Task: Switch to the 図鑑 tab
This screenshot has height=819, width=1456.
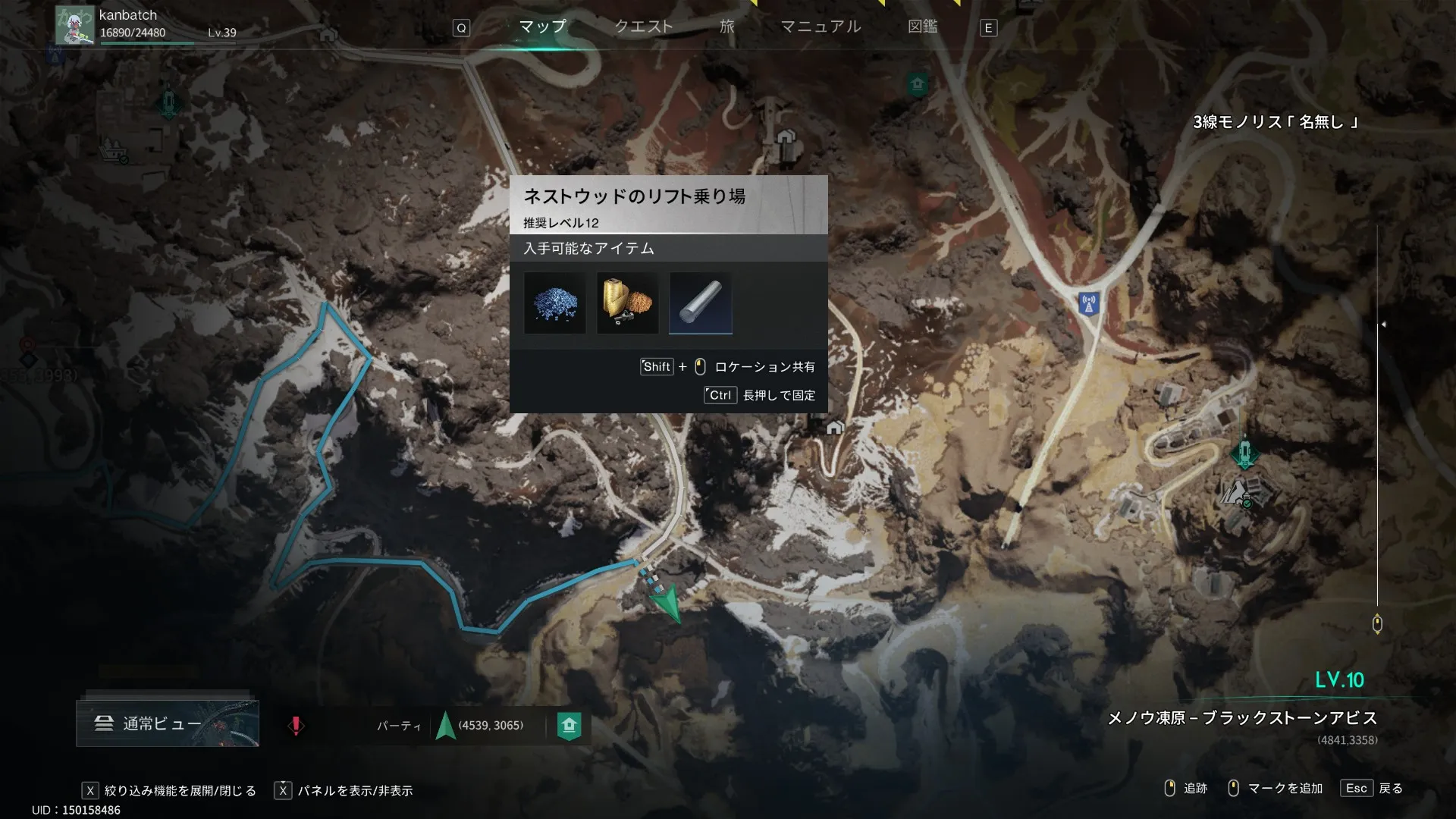Action: pos(922,27)
